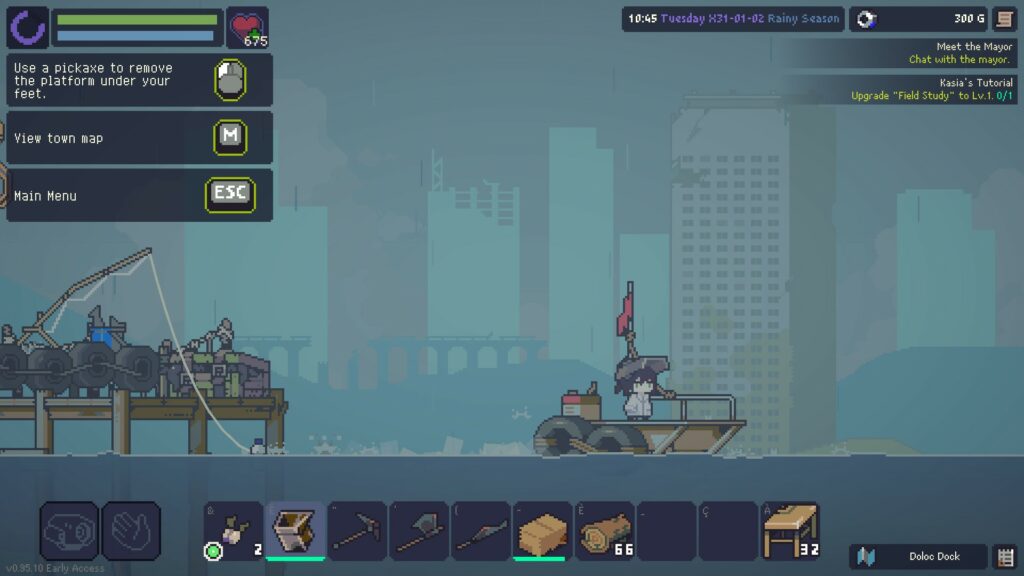Select the first hotbar slot with quantity 2

(234, 530)
